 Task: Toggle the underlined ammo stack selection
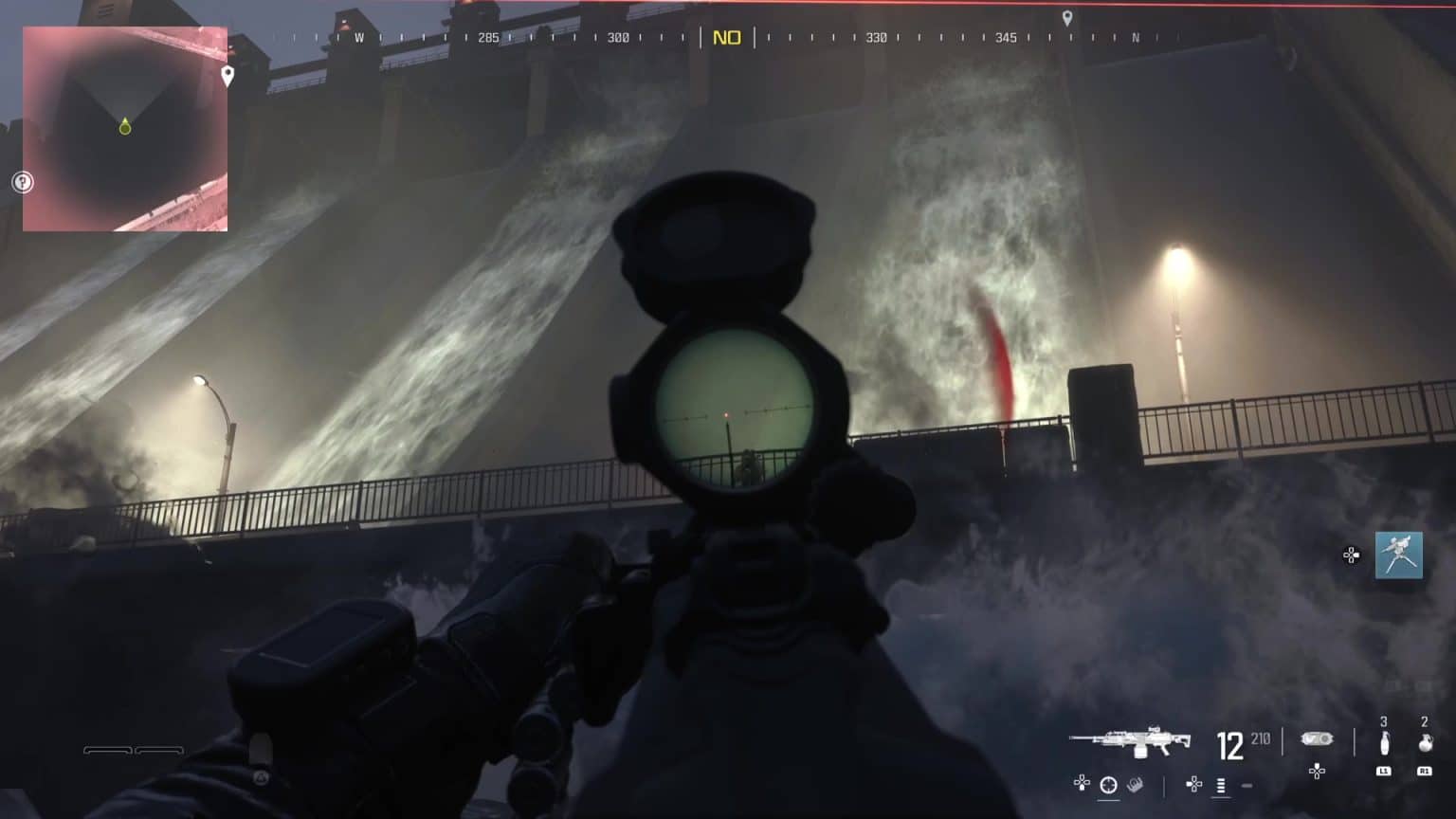(x=1220, y=797)
